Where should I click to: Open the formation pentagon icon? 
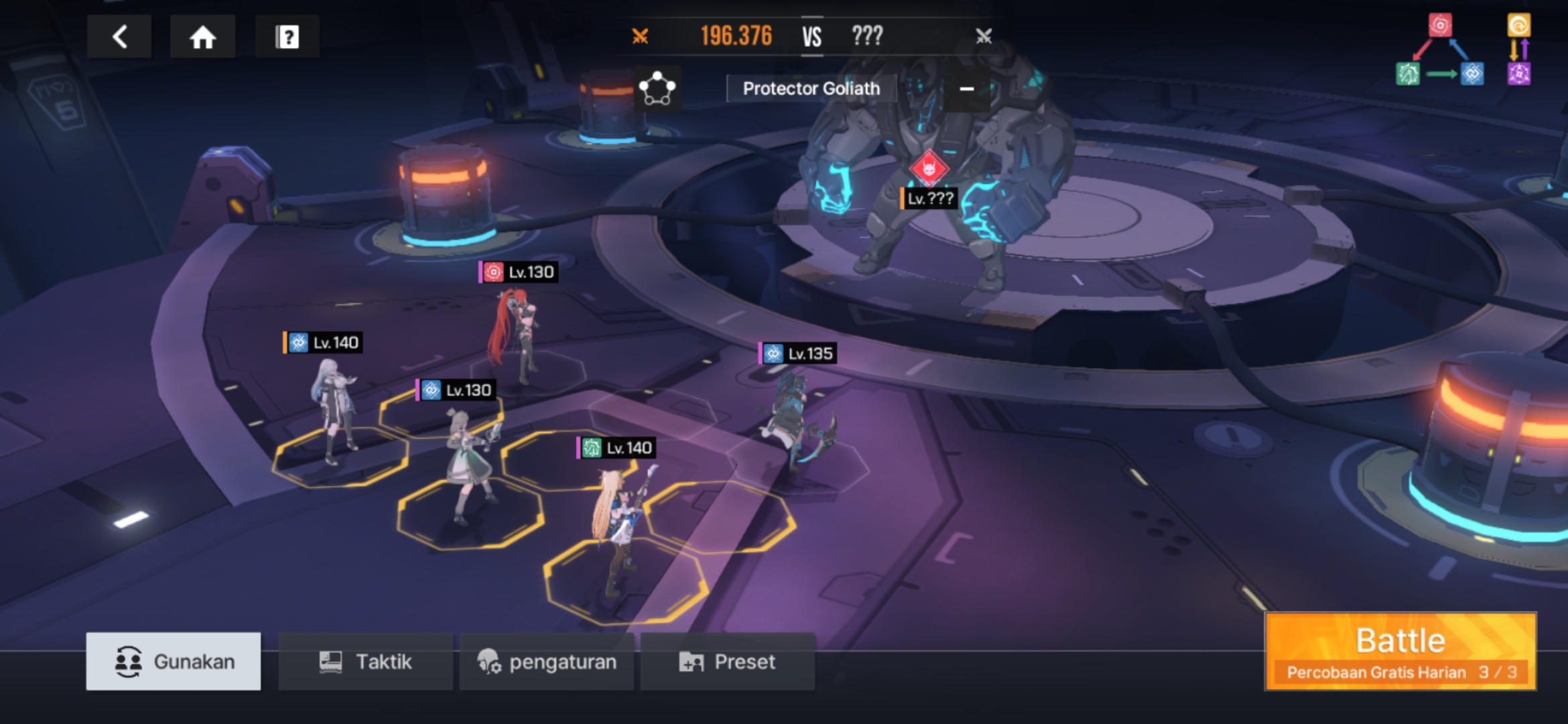tap(657, 88)
